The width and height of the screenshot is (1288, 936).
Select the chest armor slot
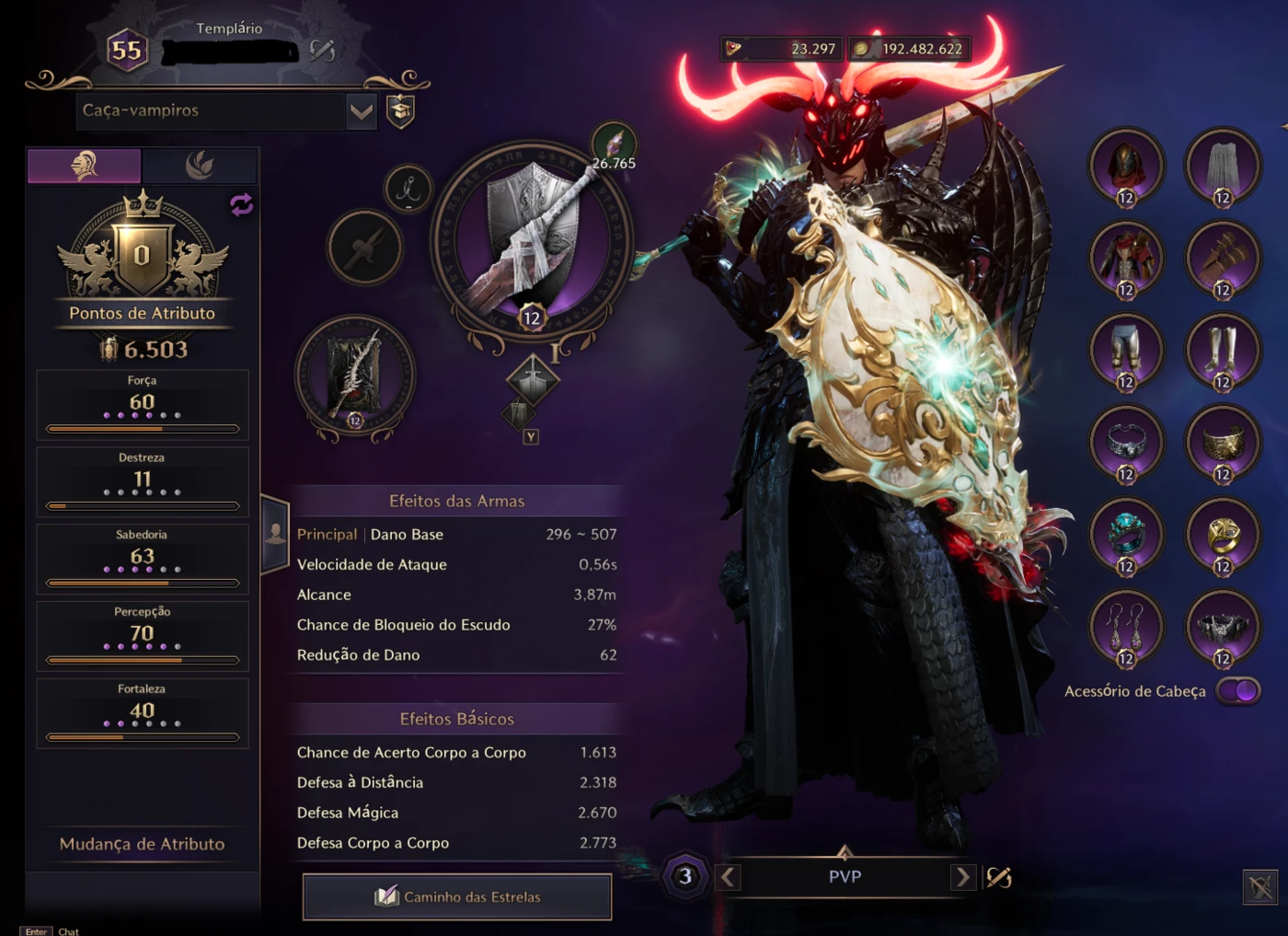(x=1126, y=260)
